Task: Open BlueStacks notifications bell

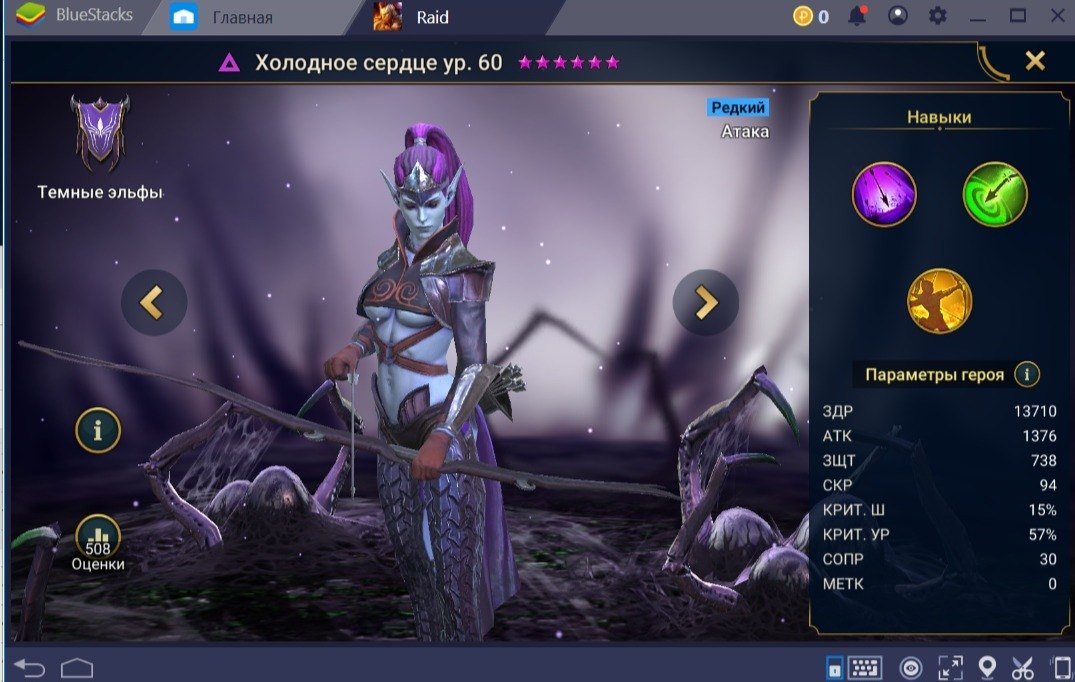Action: [857, 16]
